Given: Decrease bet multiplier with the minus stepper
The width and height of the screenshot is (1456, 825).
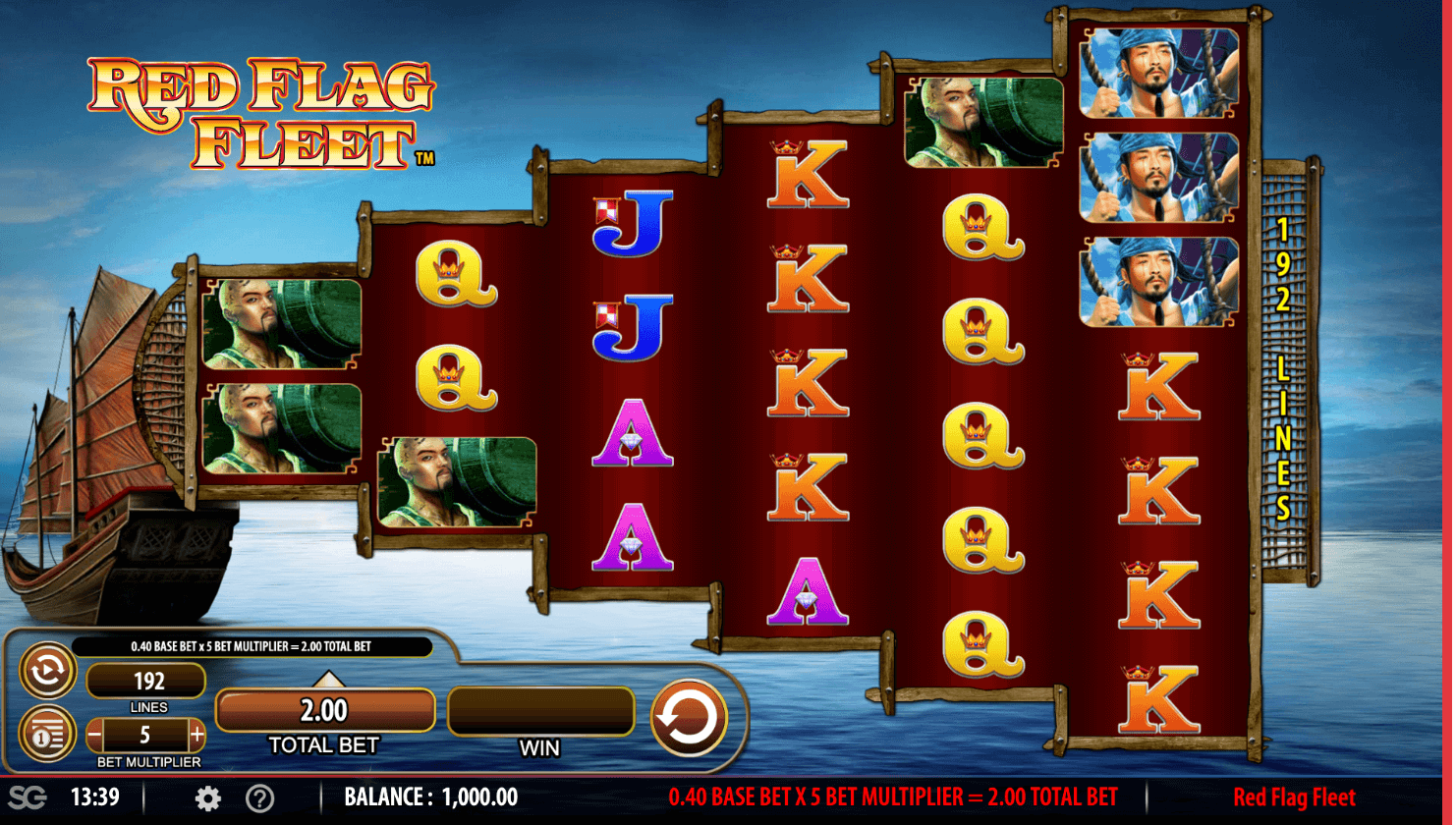Looking at the screenshot, I should (93, 735).
